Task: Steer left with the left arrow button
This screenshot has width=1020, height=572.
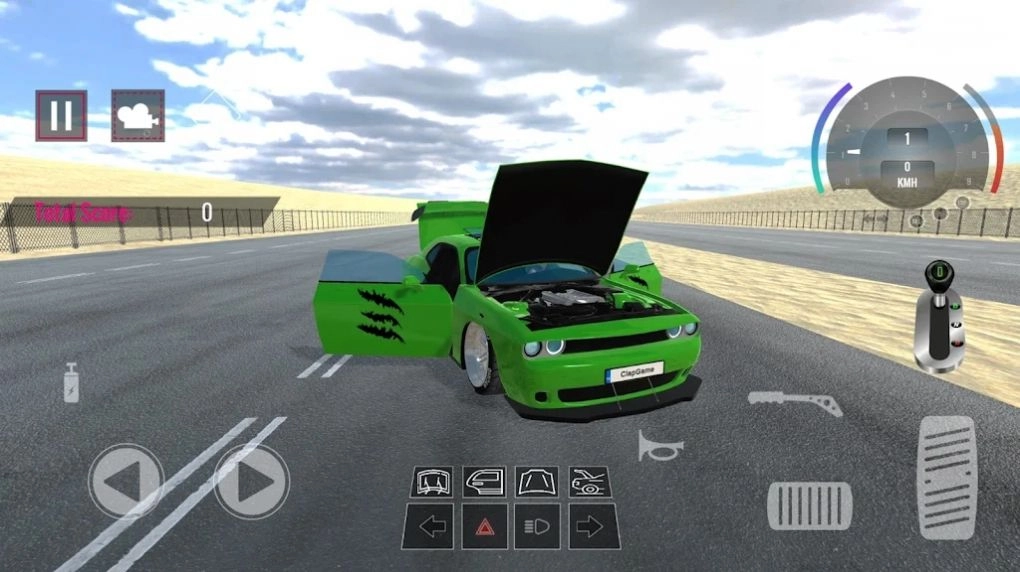Action: (126, 481)
